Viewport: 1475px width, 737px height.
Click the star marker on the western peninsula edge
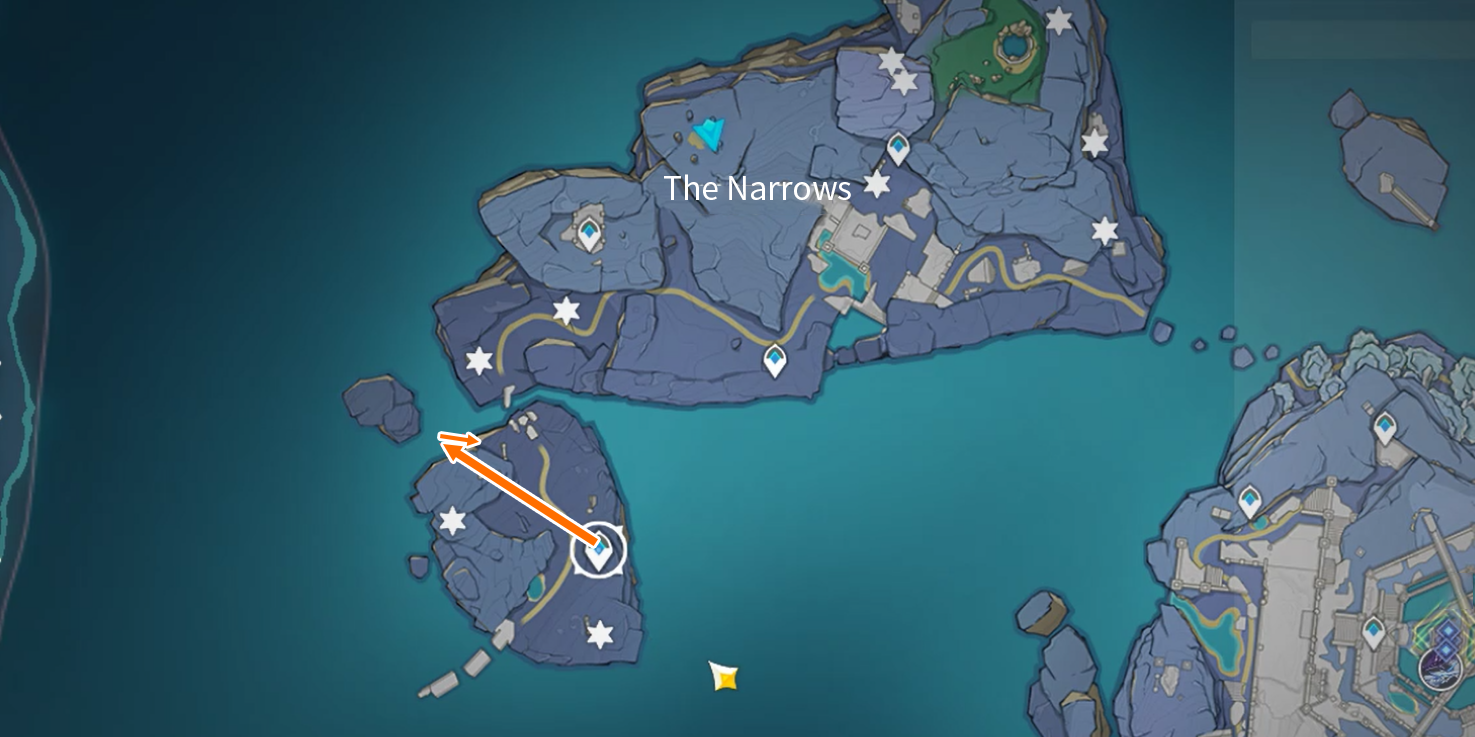pos(478,360)
